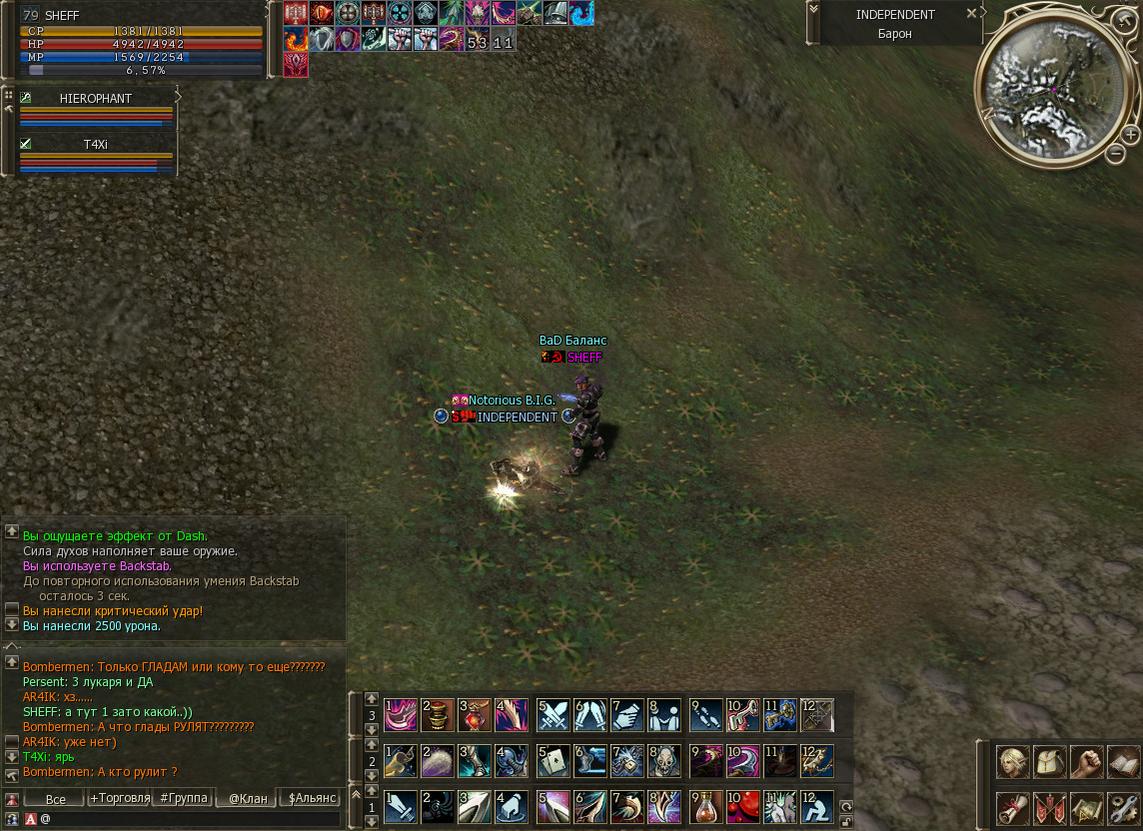Switch to the Все chat tab

pyautogui.click(x=55, y=798)
